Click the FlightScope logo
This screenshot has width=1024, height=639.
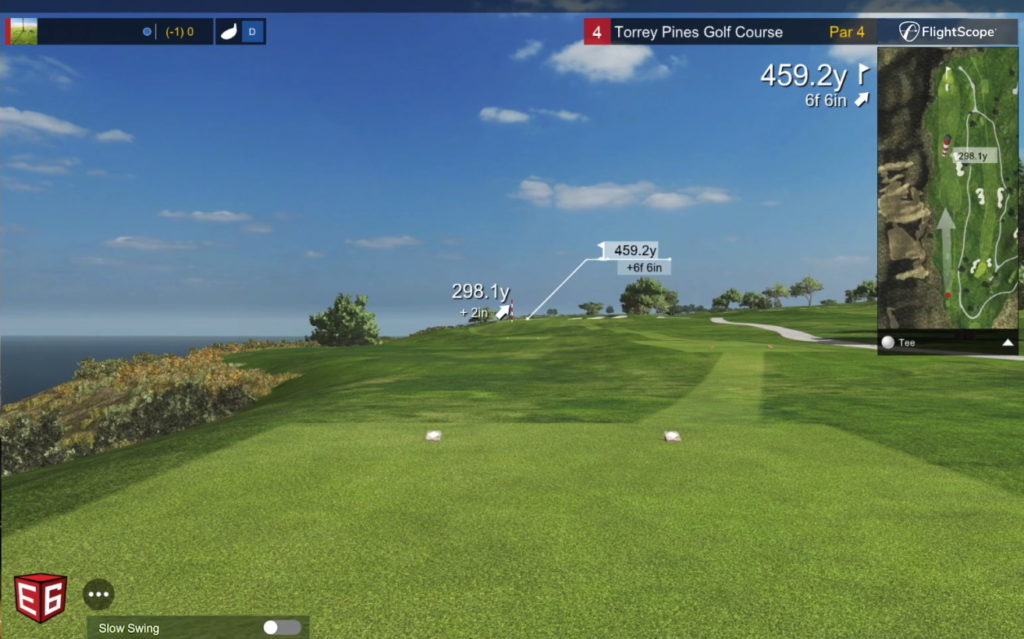click(947, 32)
